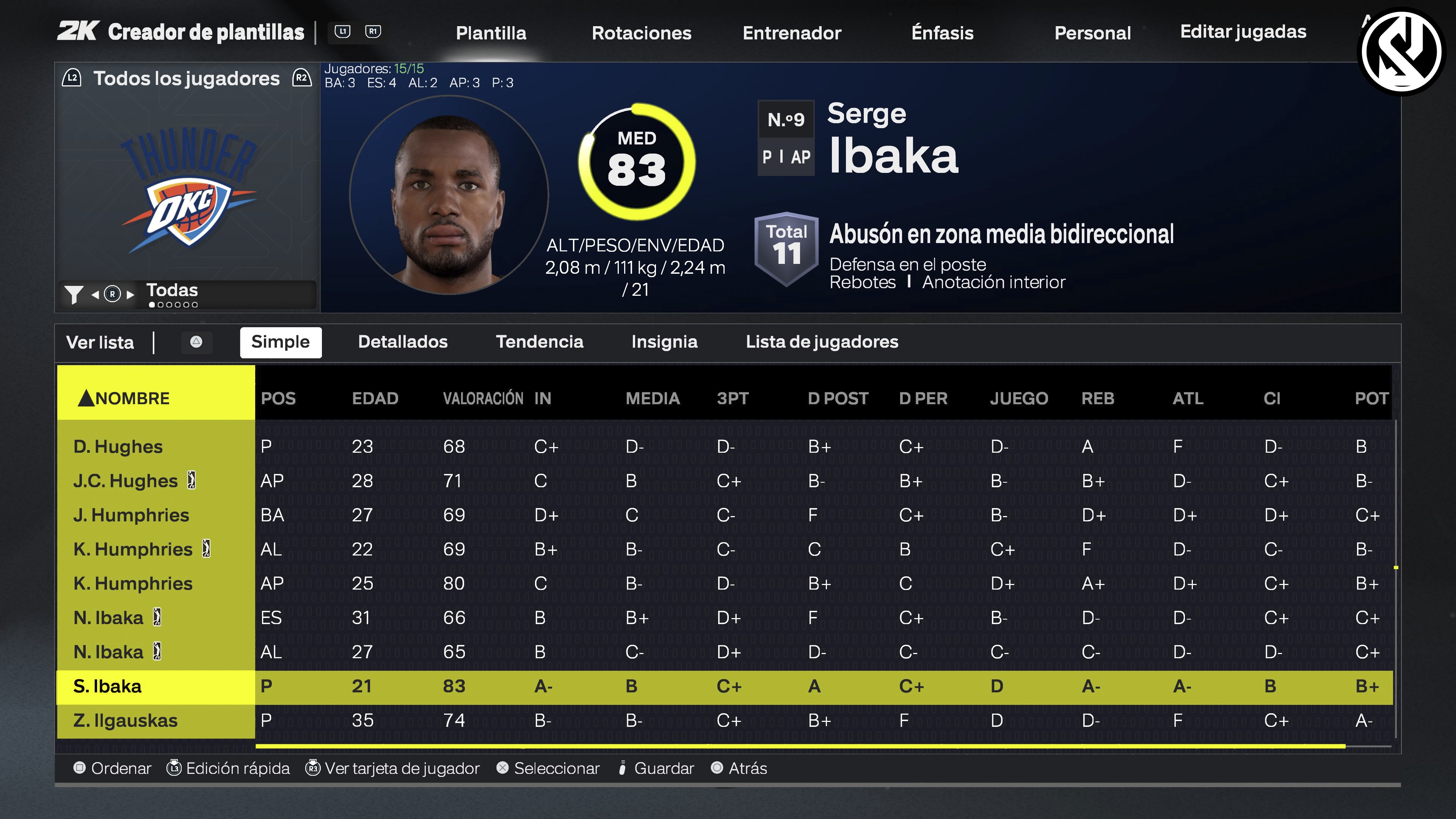This screenshot has width=1456, height=819.
Task: Select the Lista de jugadores view
Action: [x=821, y=342]
